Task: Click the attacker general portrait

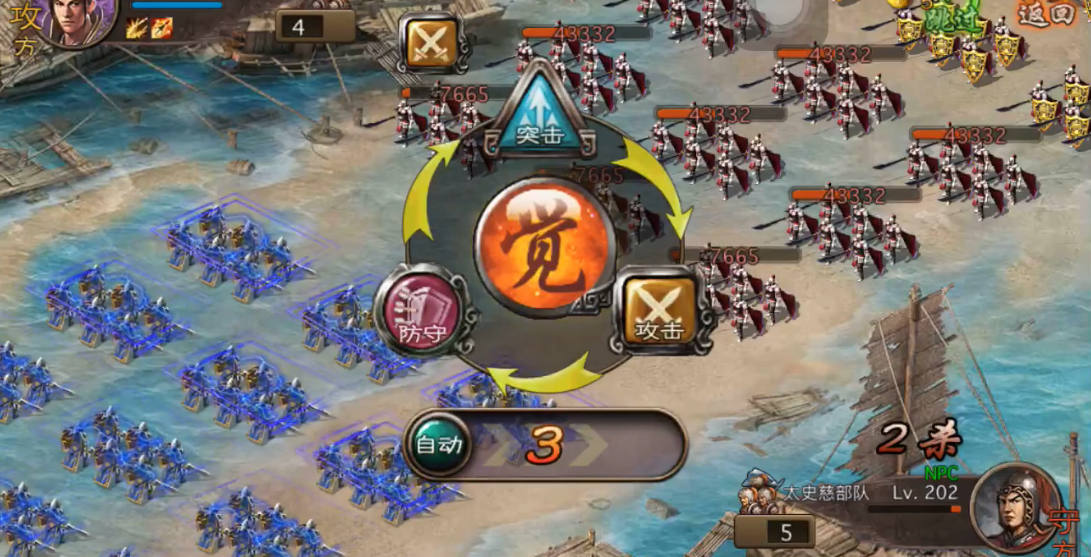Action: click(x=82, y=20)
